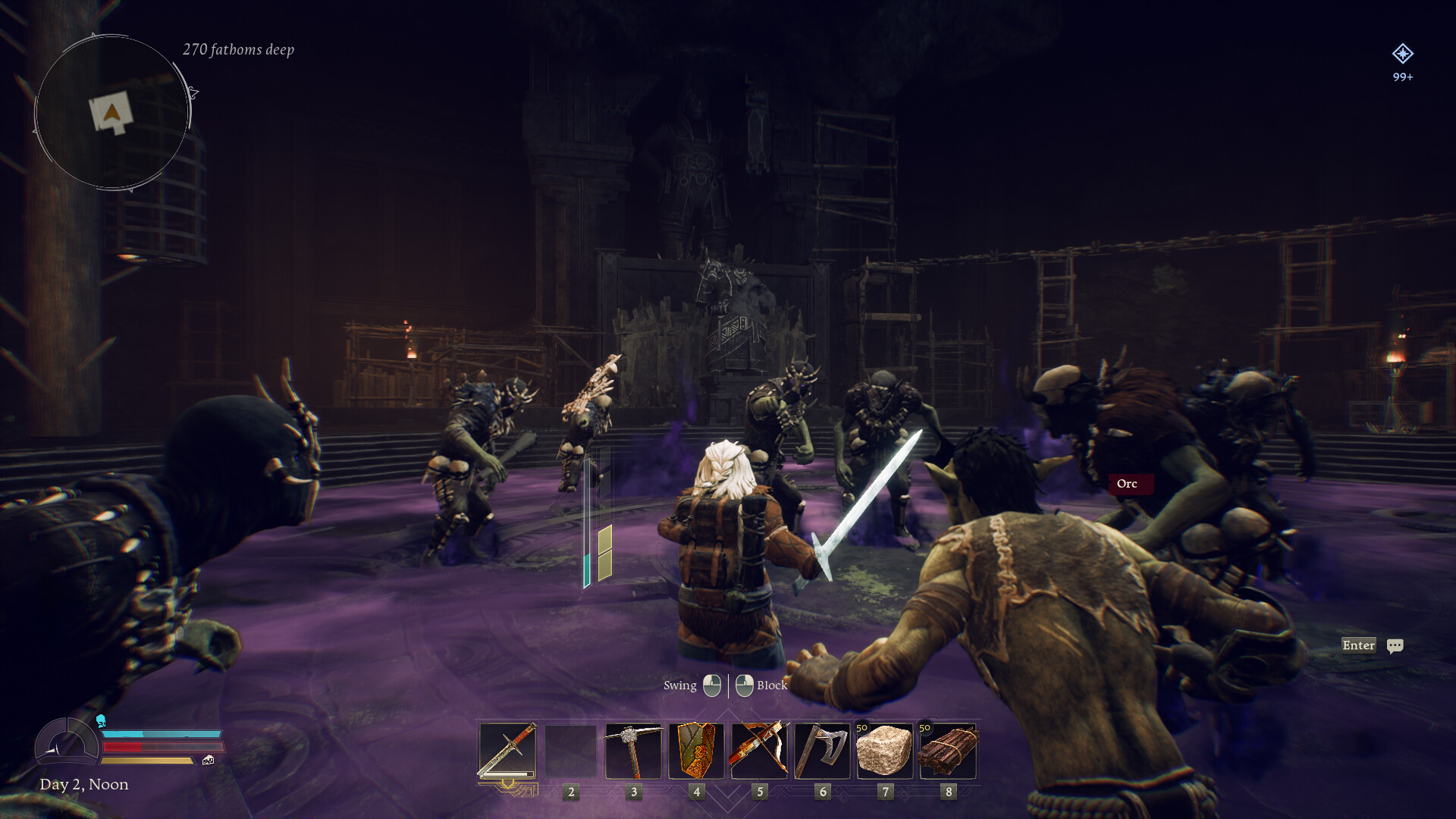Equip the axe in hotbar slot 6
Image resolution: width=1456 pixels, height=819 pixels.
click(822, 752)
